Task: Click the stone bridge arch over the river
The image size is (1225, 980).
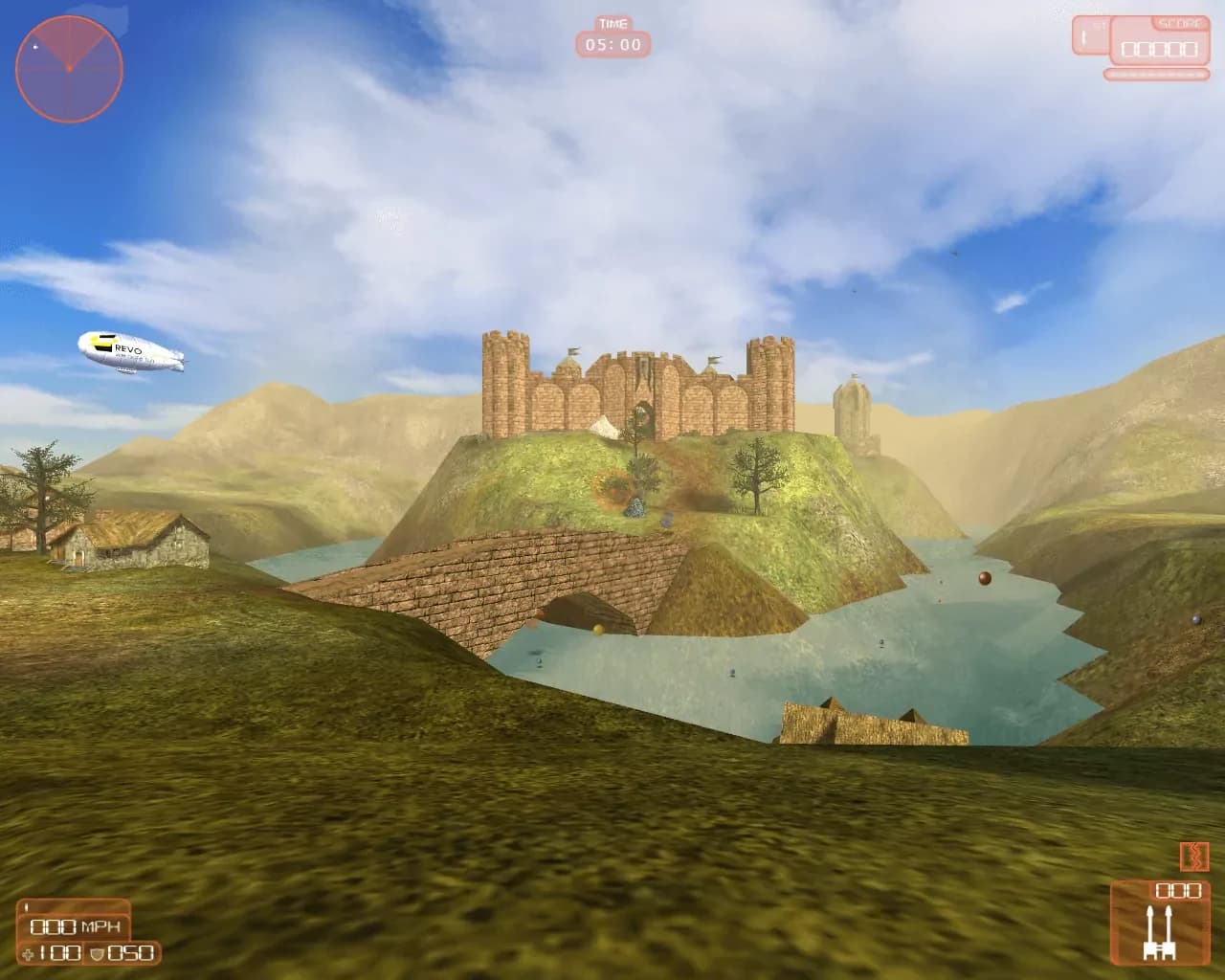Action: [589, 611]
